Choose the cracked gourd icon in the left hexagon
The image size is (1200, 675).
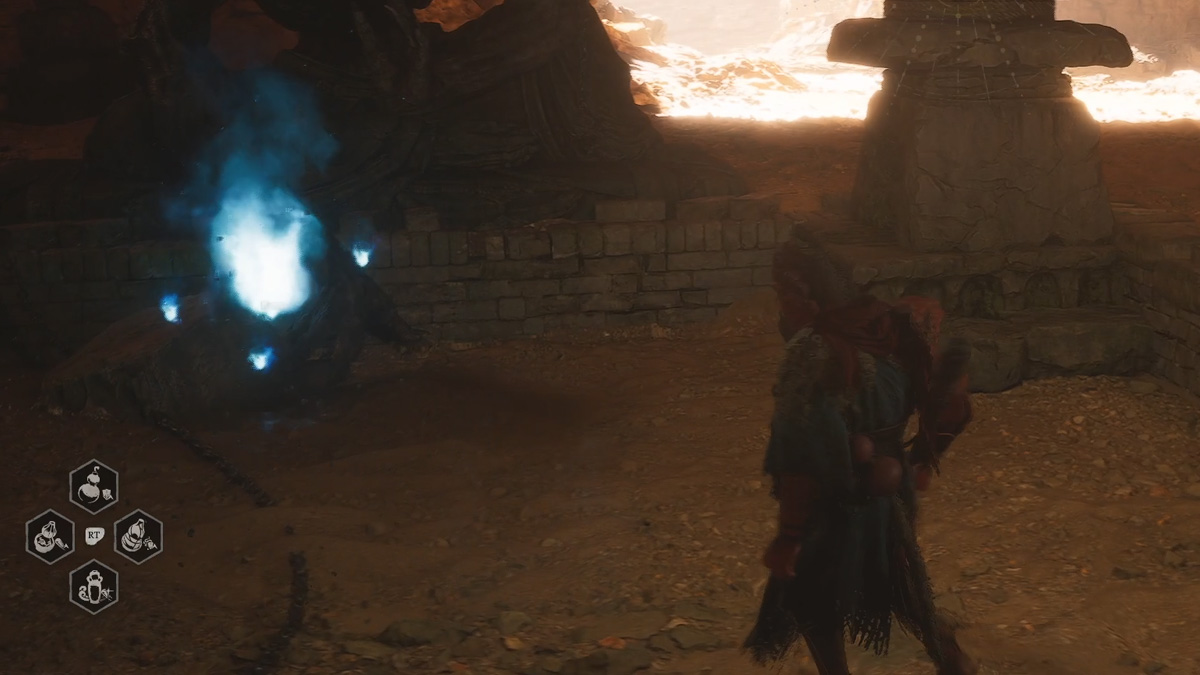(x=50, y=537)
